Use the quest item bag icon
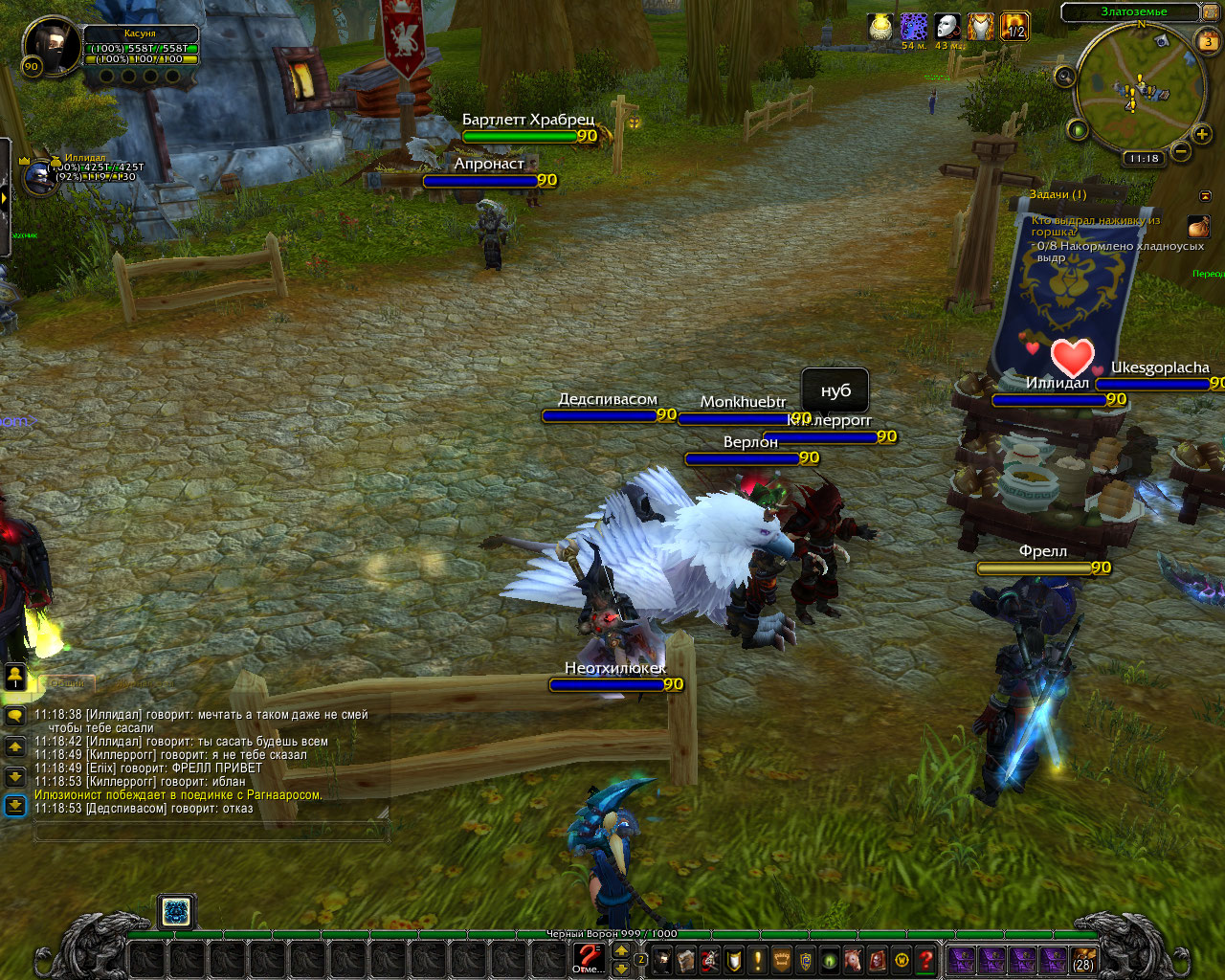1225x980 pixels. point(1198,227)
